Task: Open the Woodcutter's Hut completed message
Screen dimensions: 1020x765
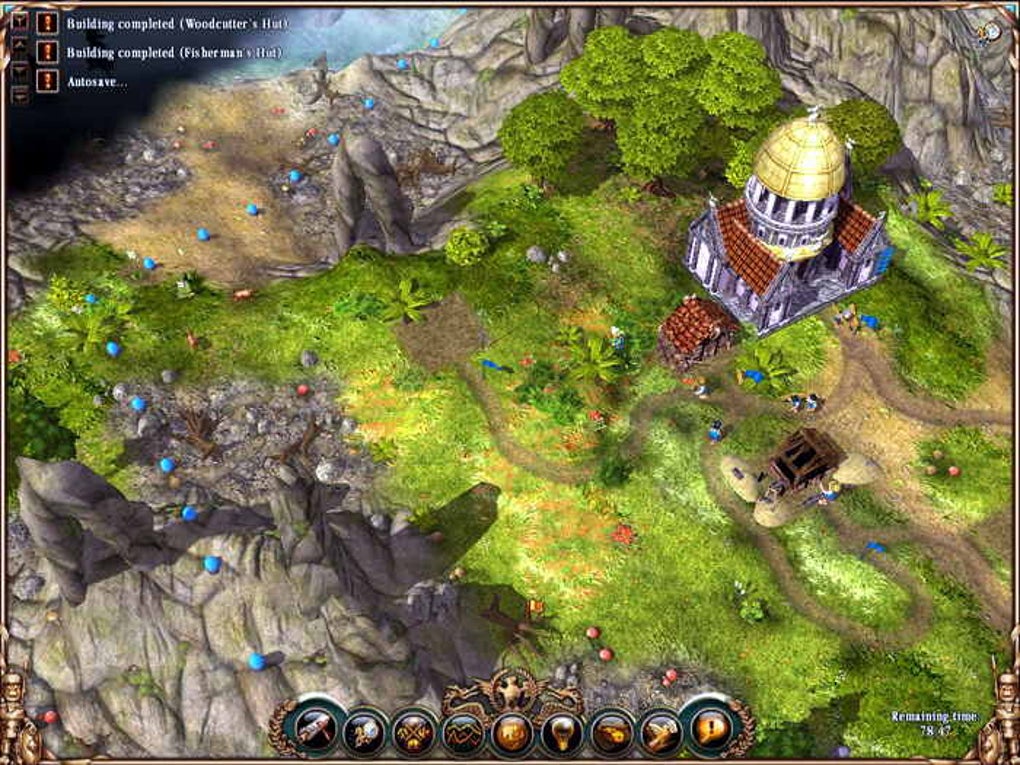Action: [47, 22]
